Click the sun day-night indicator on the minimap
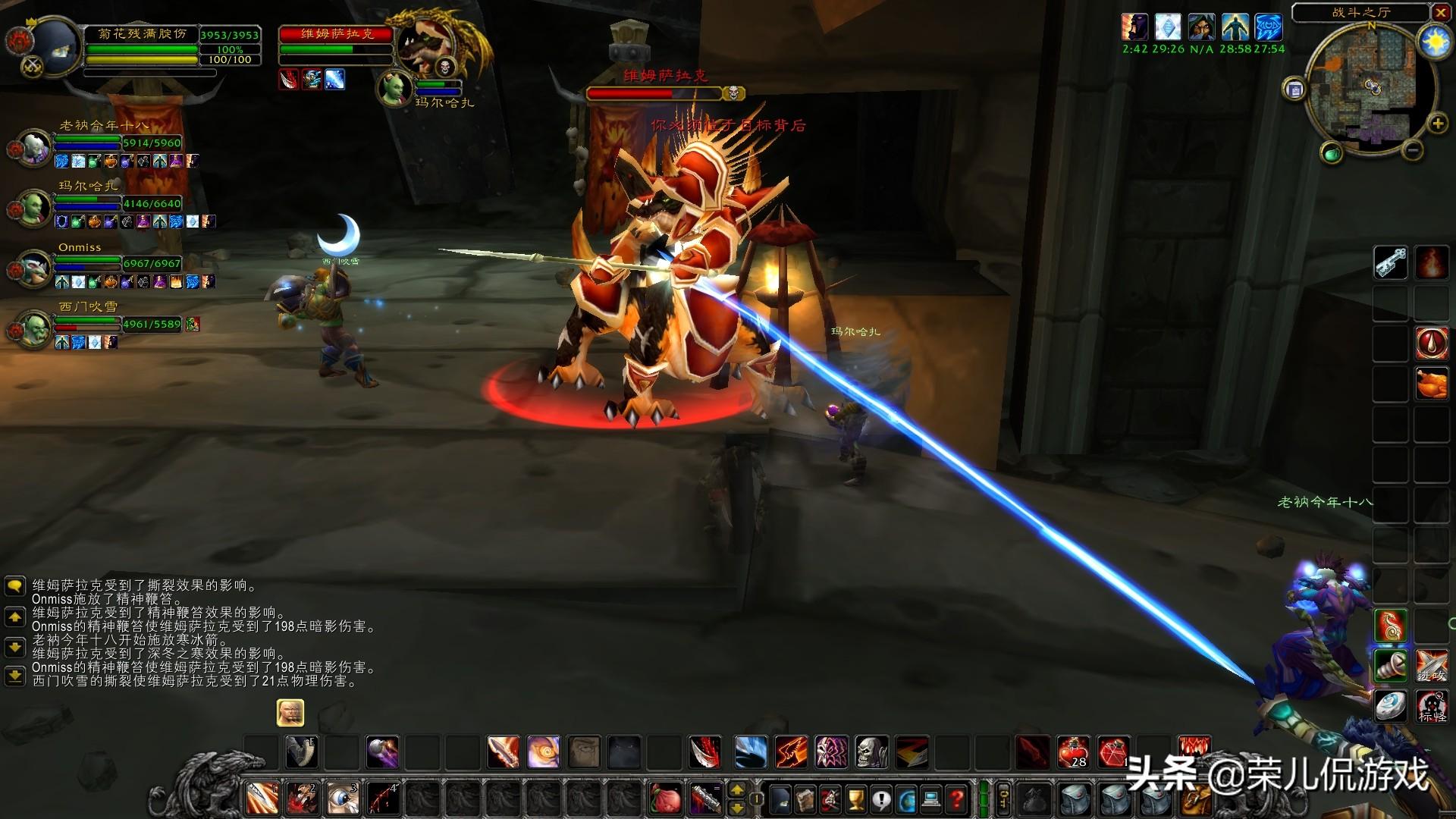This screenshot has width=1456, height=819. (1435, 41)
